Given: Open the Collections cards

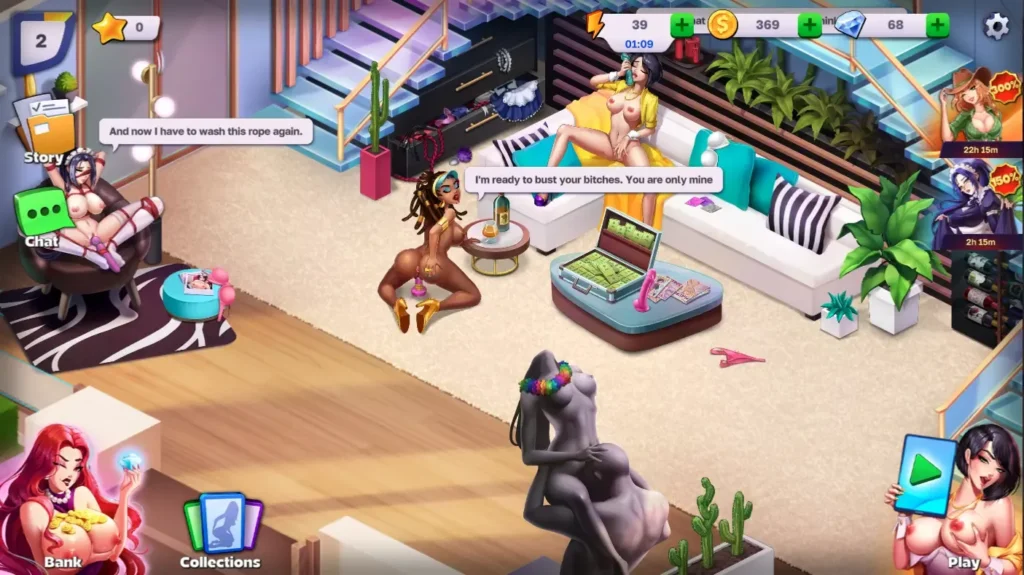Looking at the screenshot, I should (220, 530).
